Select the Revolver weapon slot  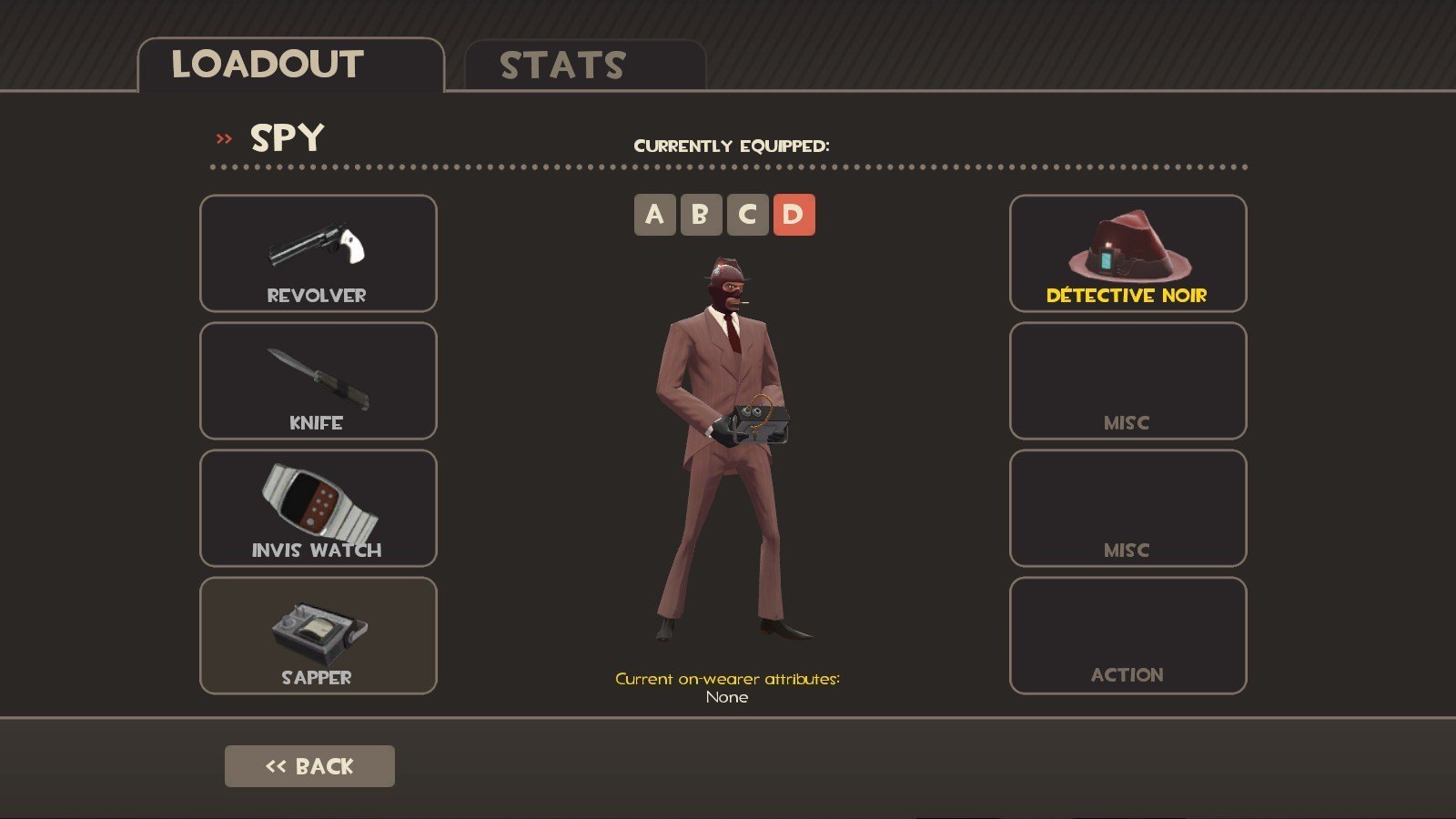[x=318, y=253]
